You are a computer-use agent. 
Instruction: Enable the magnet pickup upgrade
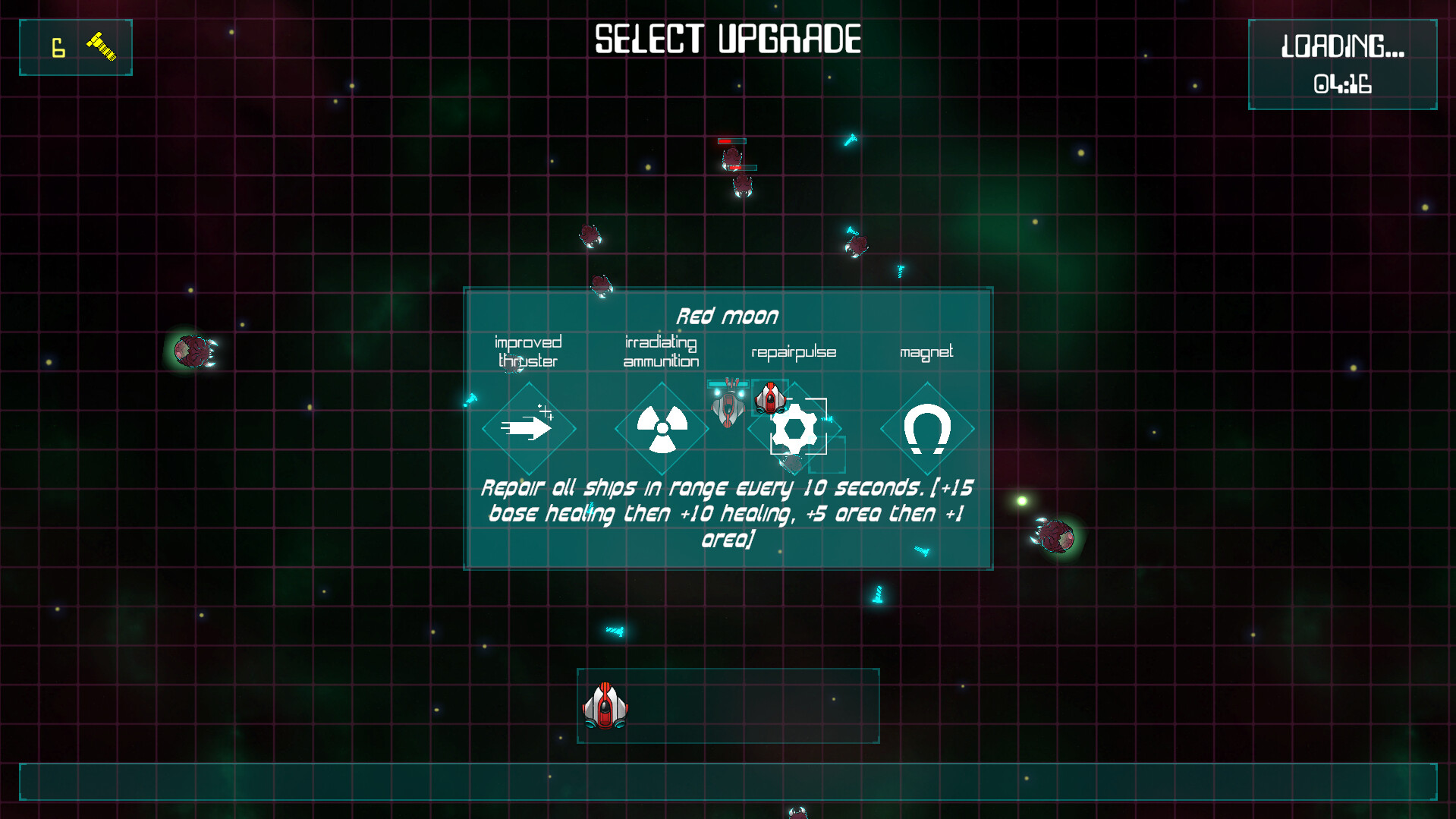[926, 427]
